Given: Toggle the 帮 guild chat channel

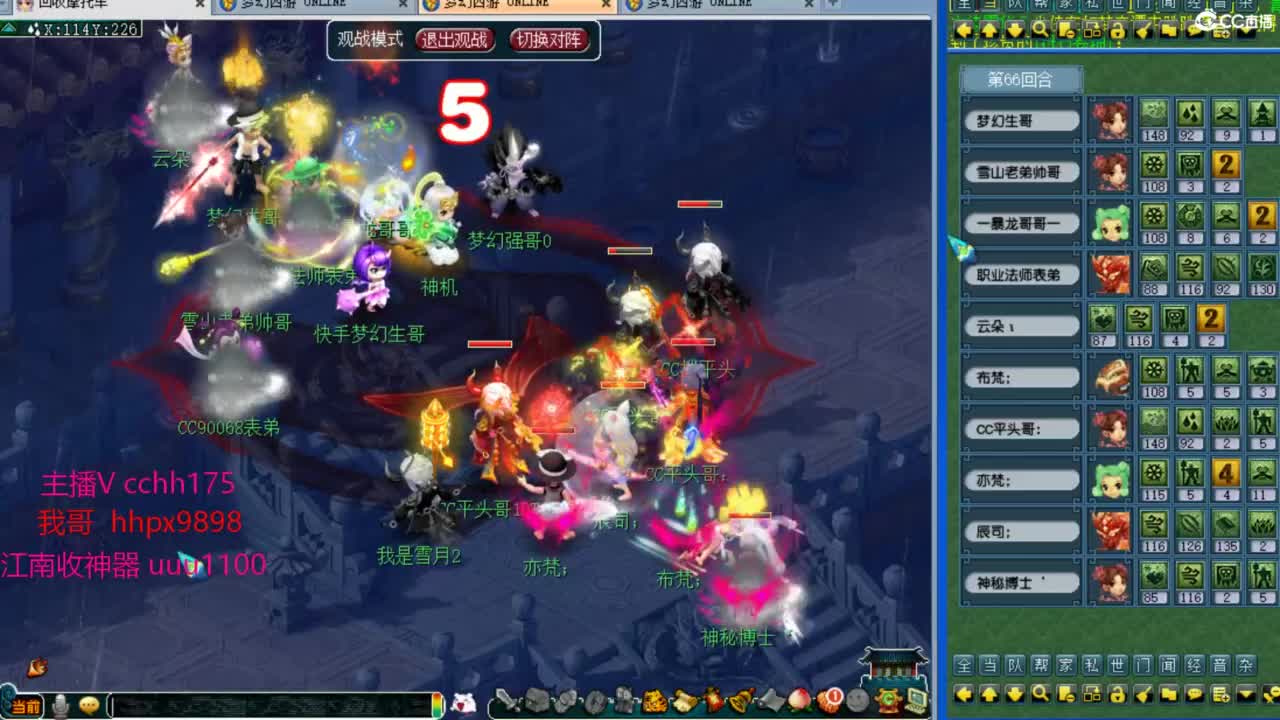Looking at the screenshot, I should click(1040, 665).
